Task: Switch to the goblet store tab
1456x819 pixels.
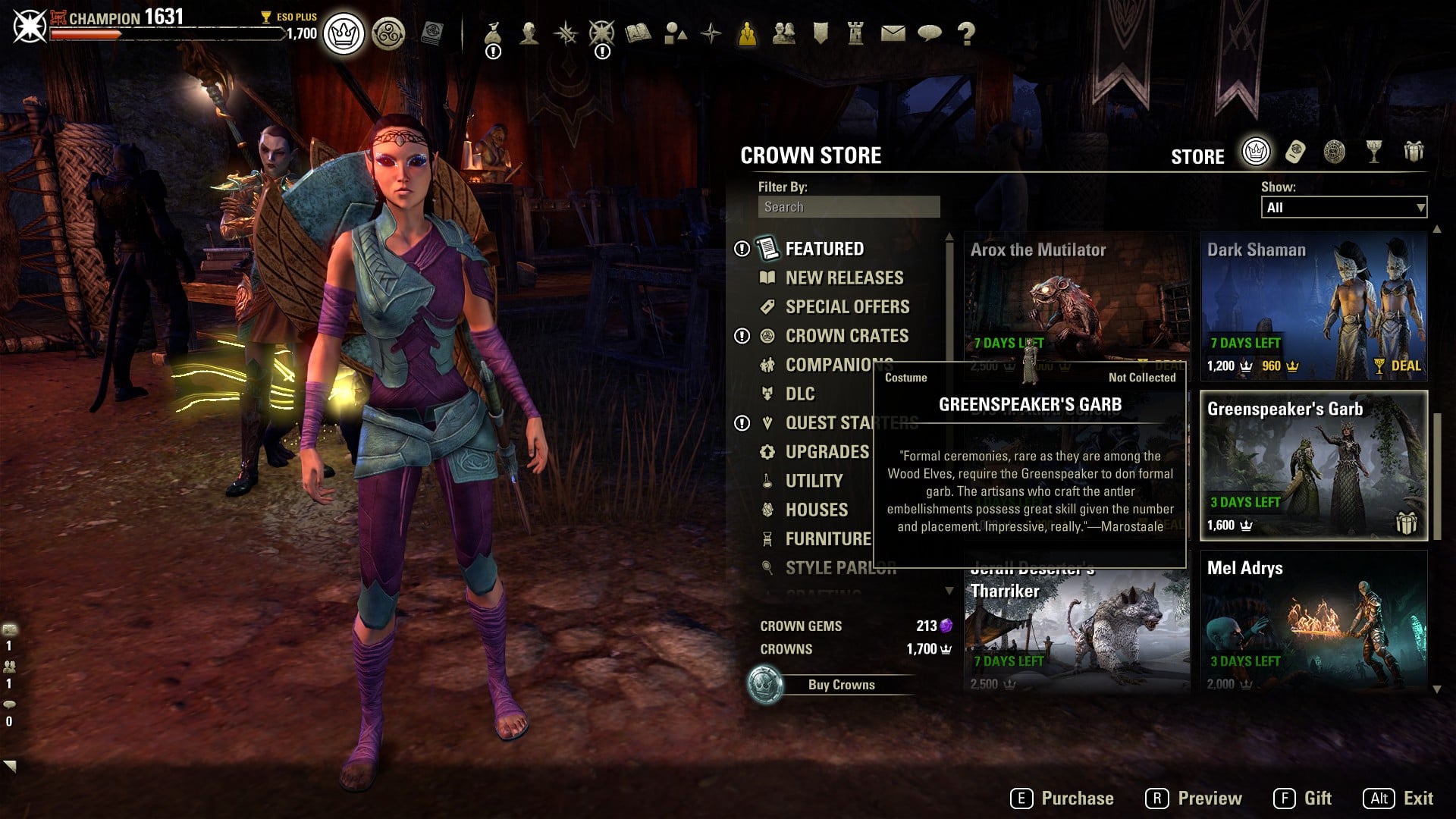Action: coord(1373,152)
